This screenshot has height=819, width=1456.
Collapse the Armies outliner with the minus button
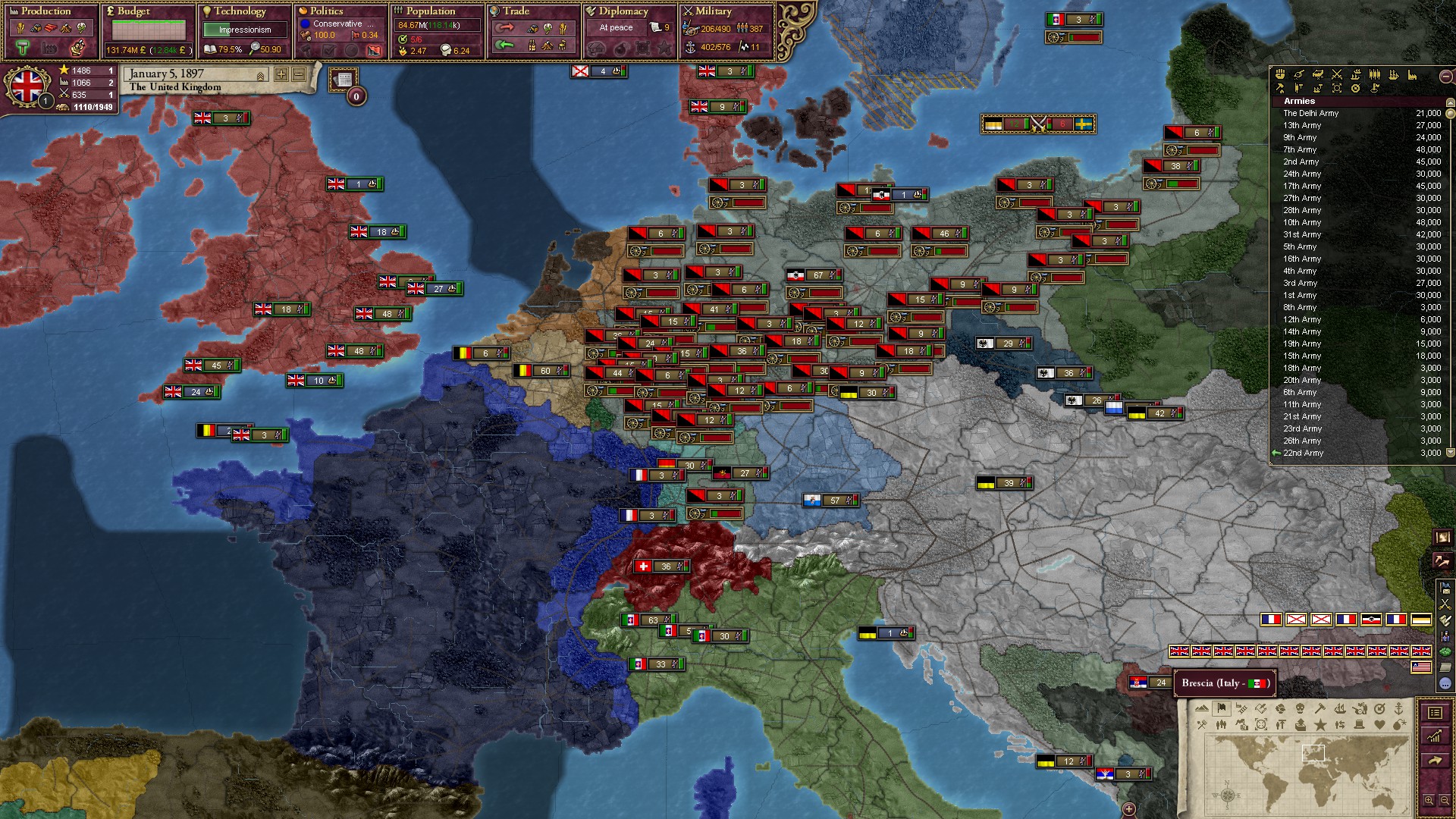click(x=1445, y=77)
